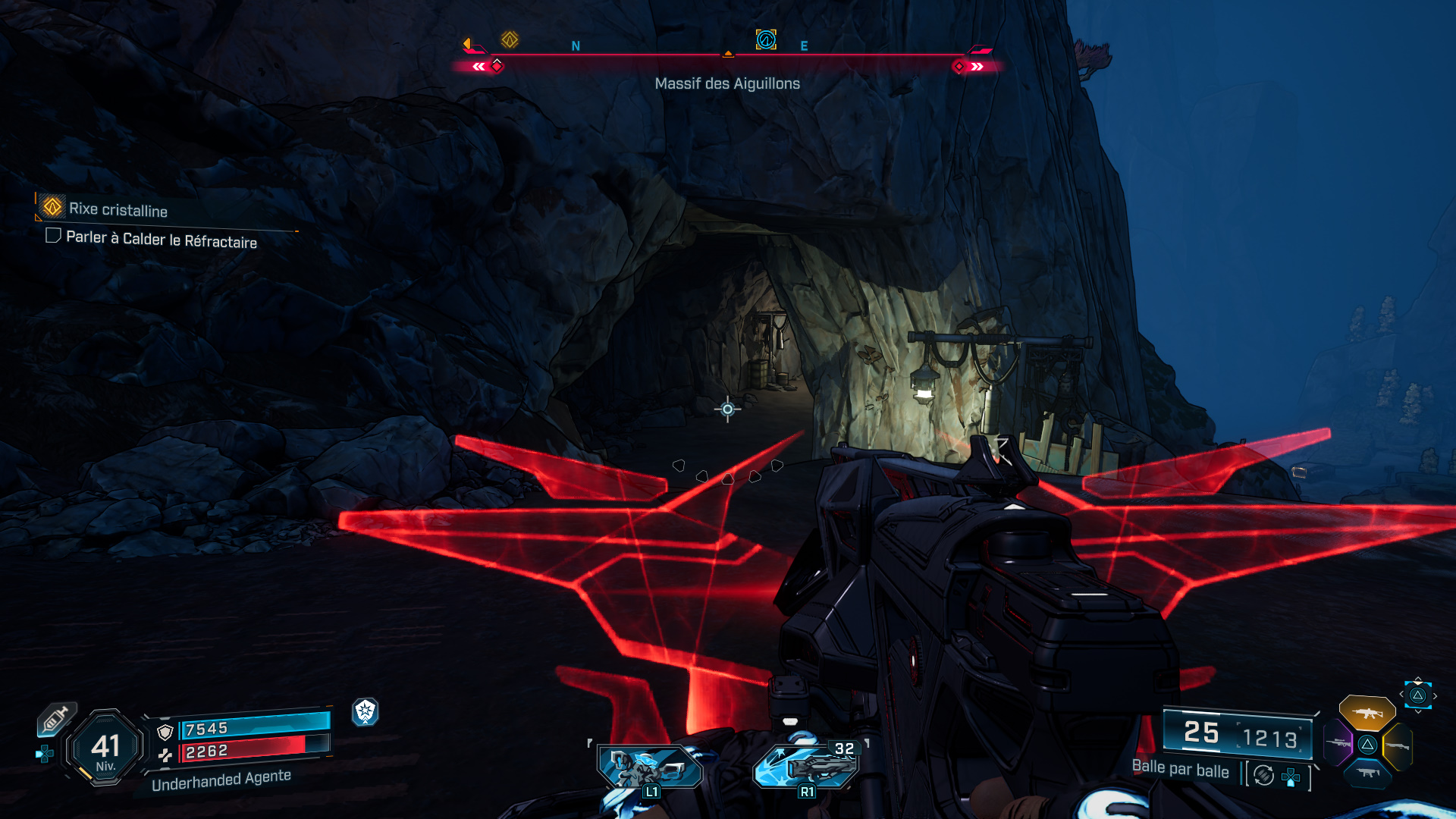The image size is (1456, 819).
Task: Equip the yellow shotgun weapon slot
Action: tap(1398, 746)
